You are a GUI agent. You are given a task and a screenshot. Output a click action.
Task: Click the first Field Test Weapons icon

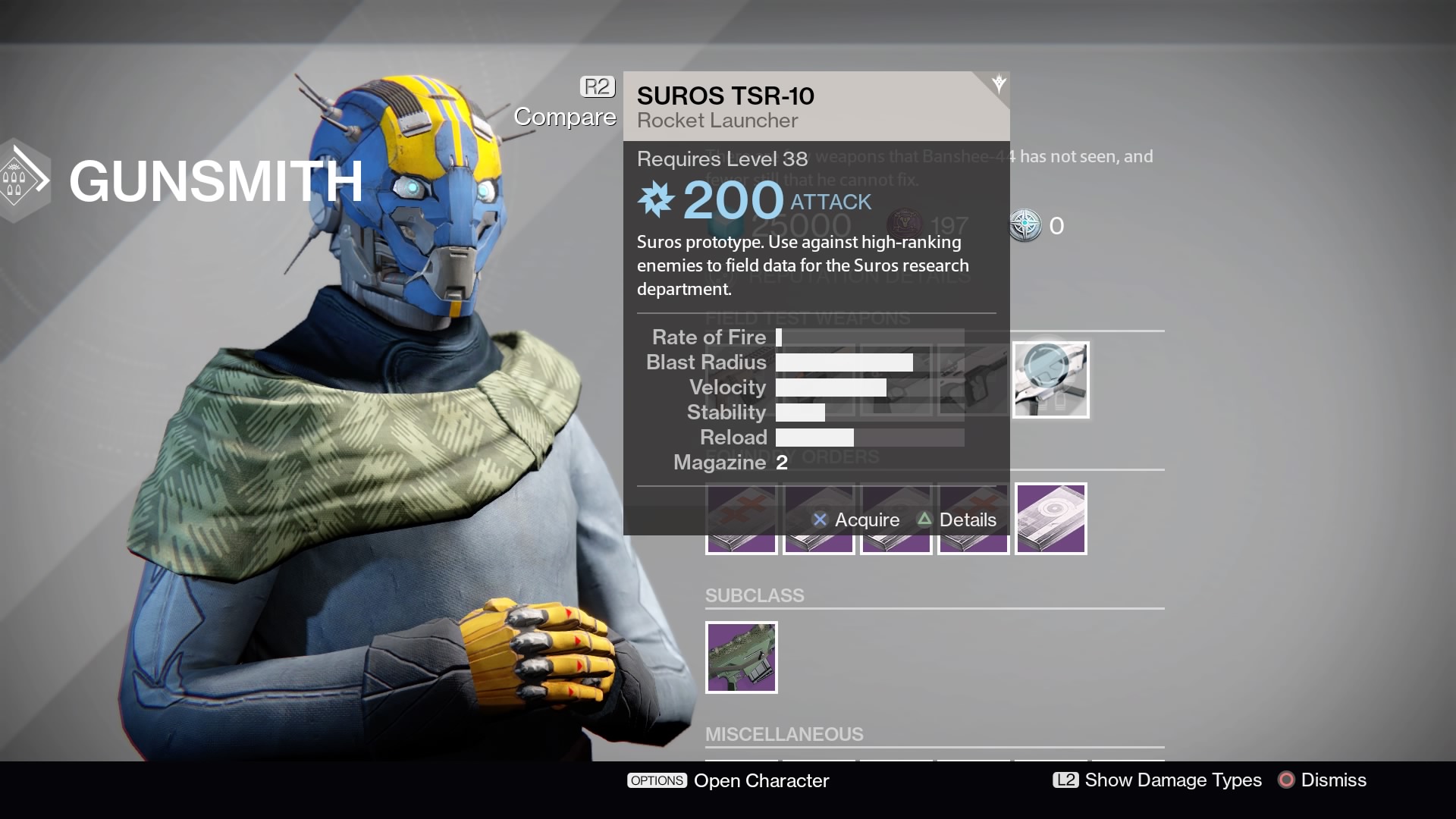[x=742, y=379]
